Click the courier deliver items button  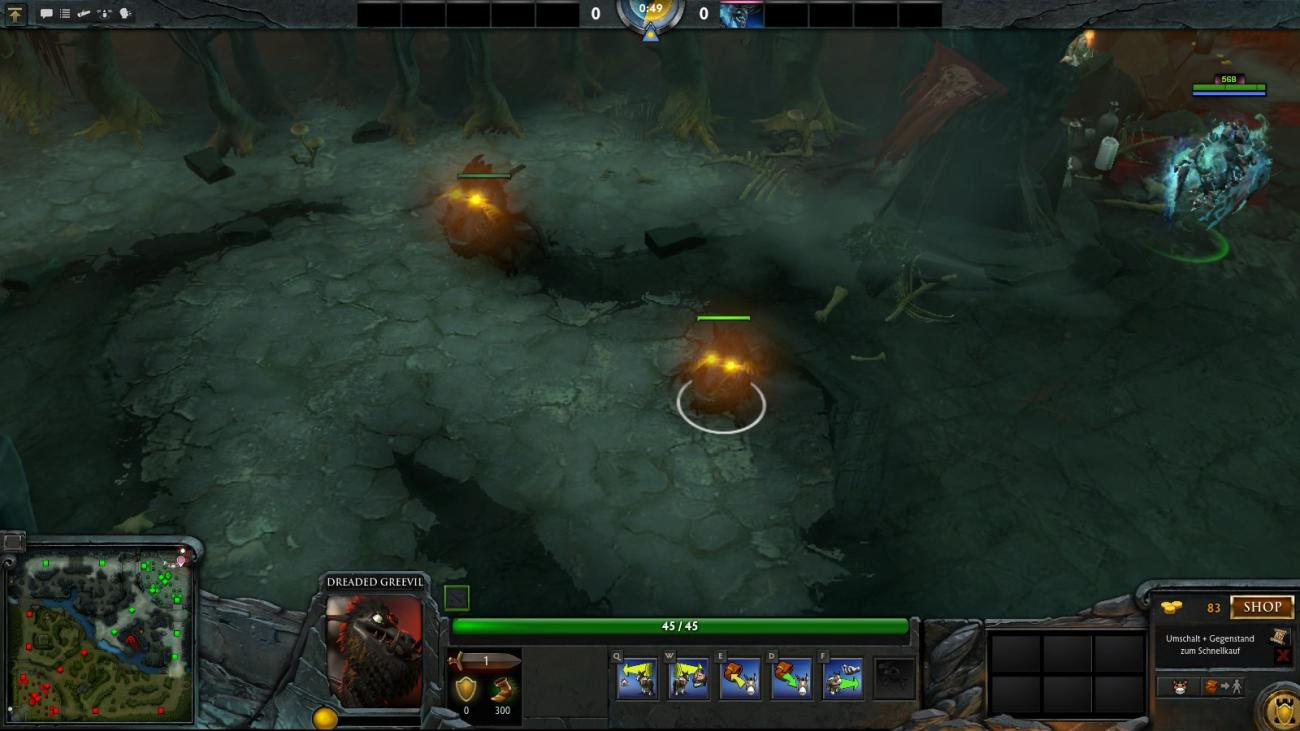1223,687
